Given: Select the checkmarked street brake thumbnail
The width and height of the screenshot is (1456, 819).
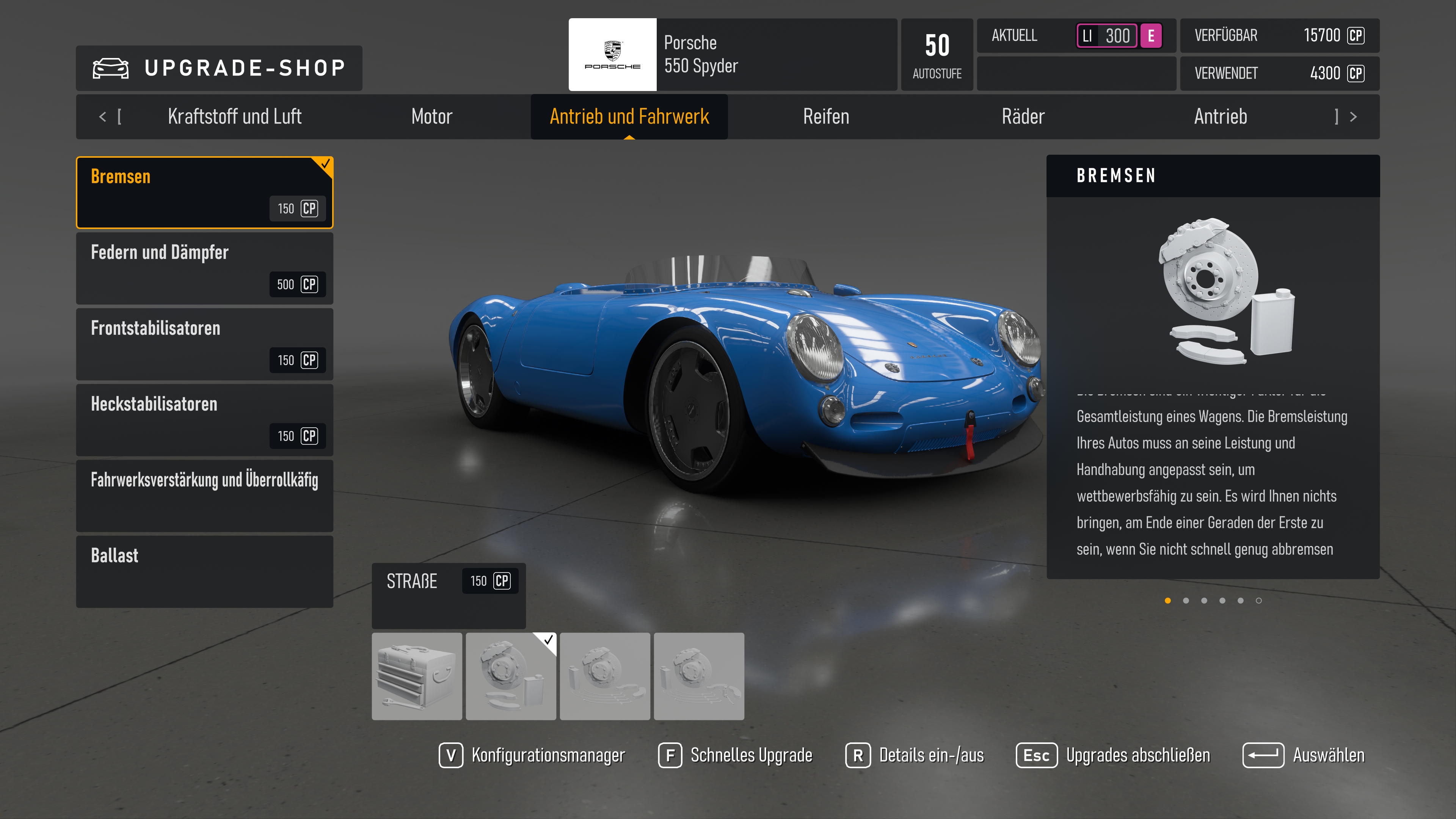Looking at the screenshot, I should pyautogui.click(x=510, y=676).
